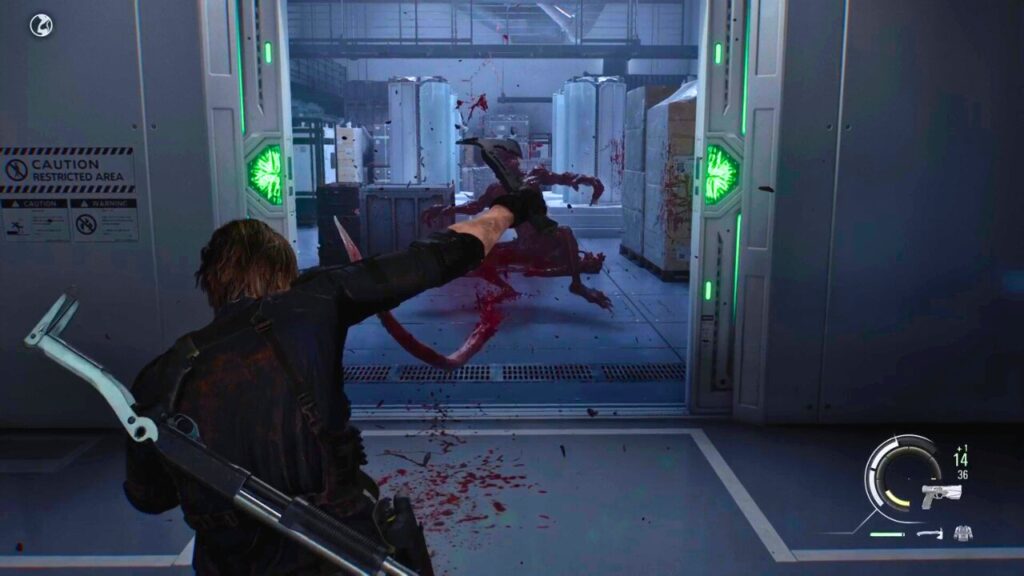Select the body armor vest icon
Image resolution: width=1024 pixels, height=576 pixels.
[x=964, y=533]
